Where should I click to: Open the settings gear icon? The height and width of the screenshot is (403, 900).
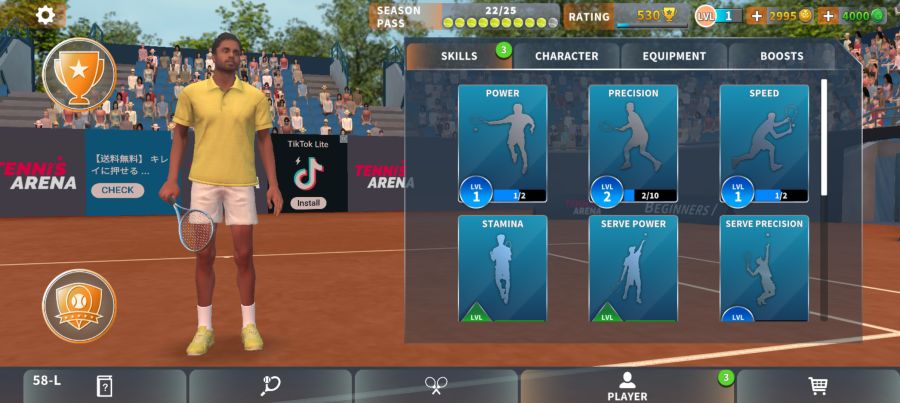[46, 15]
